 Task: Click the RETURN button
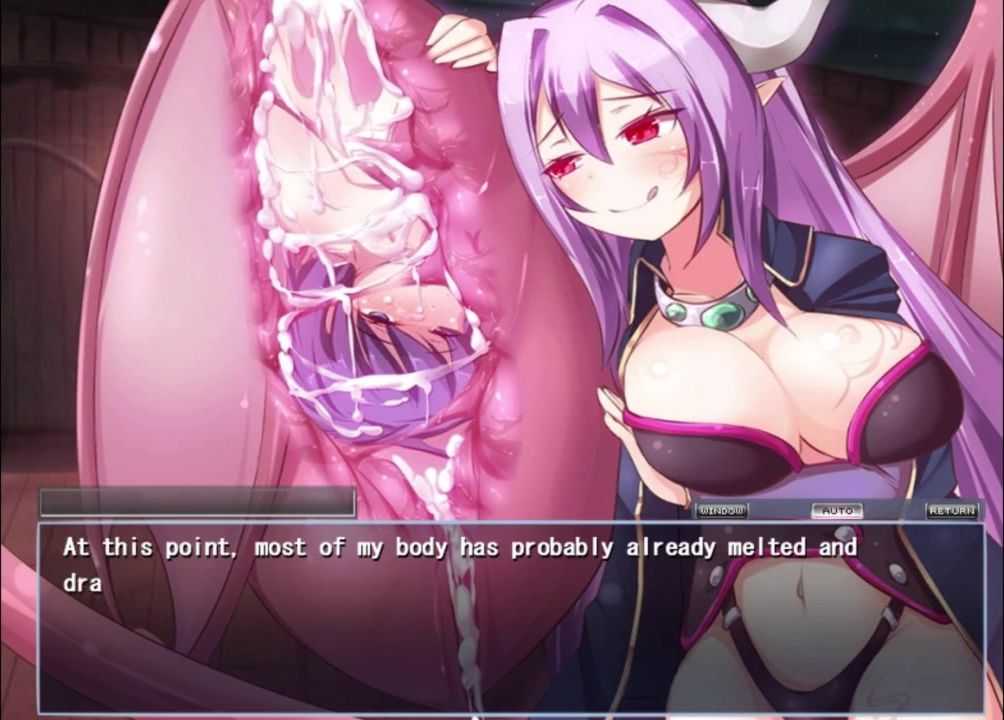tap(951, 511)
